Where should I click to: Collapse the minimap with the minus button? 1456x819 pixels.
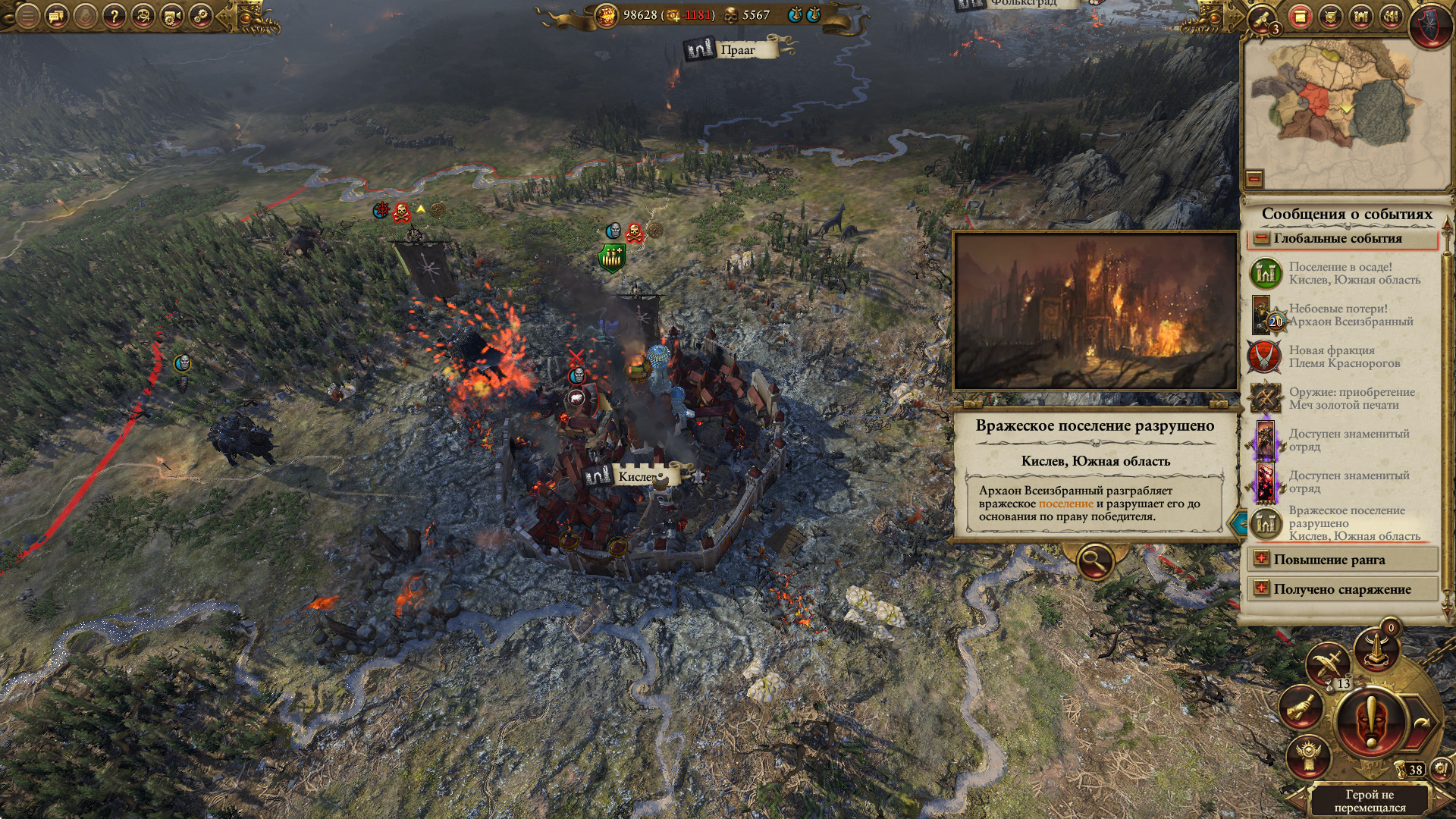(x=1254, y=179)
